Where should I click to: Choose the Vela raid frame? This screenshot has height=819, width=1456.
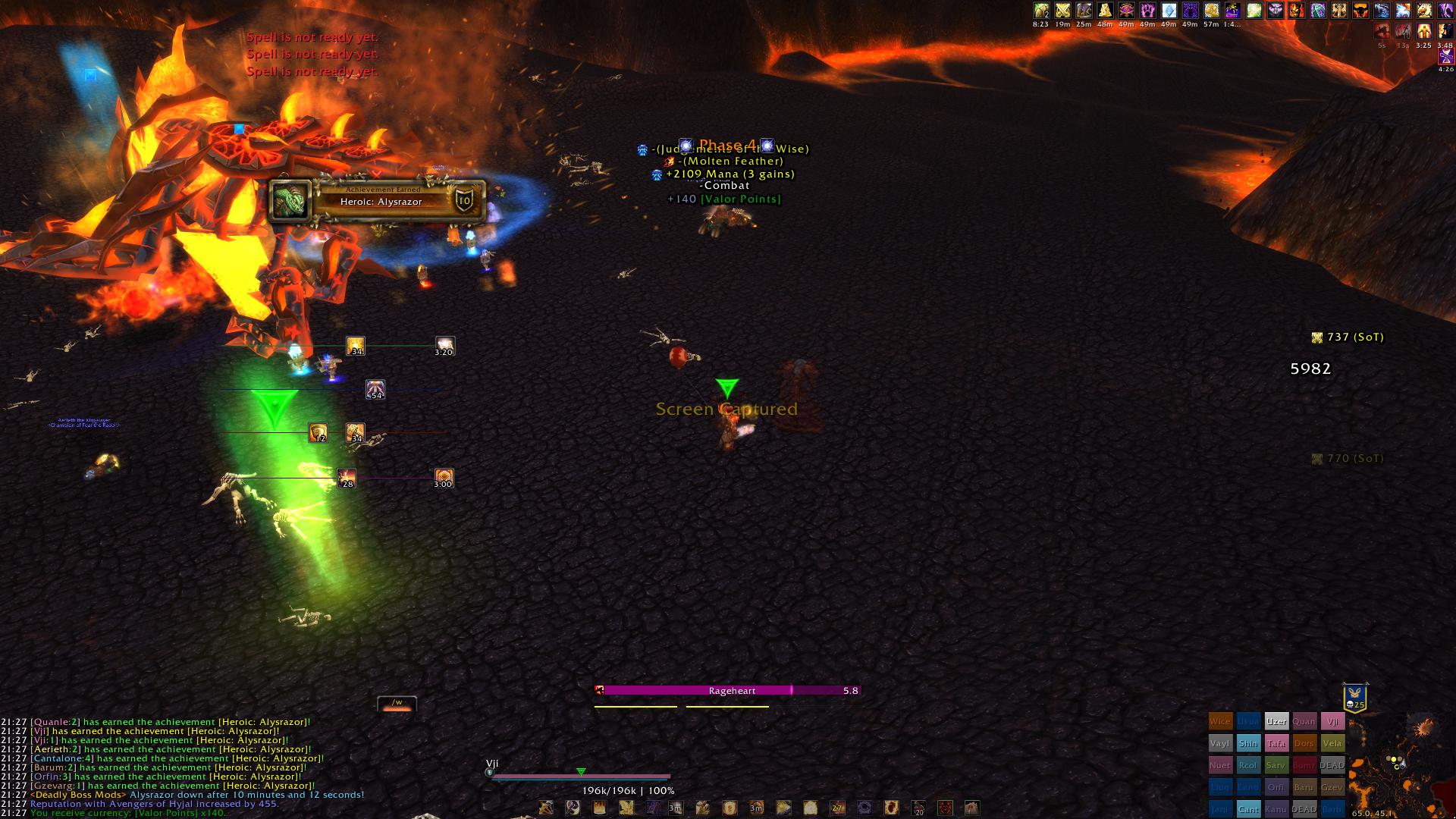point(1332,743)
